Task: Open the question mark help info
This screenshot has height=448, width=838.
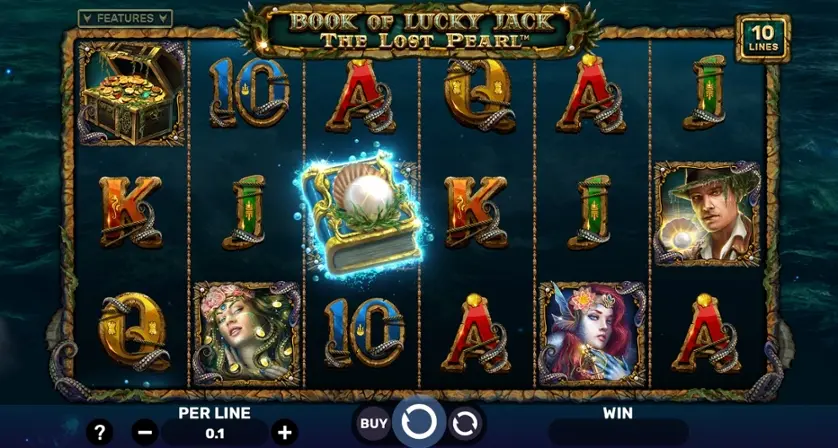Action: [x=99, y=433]
